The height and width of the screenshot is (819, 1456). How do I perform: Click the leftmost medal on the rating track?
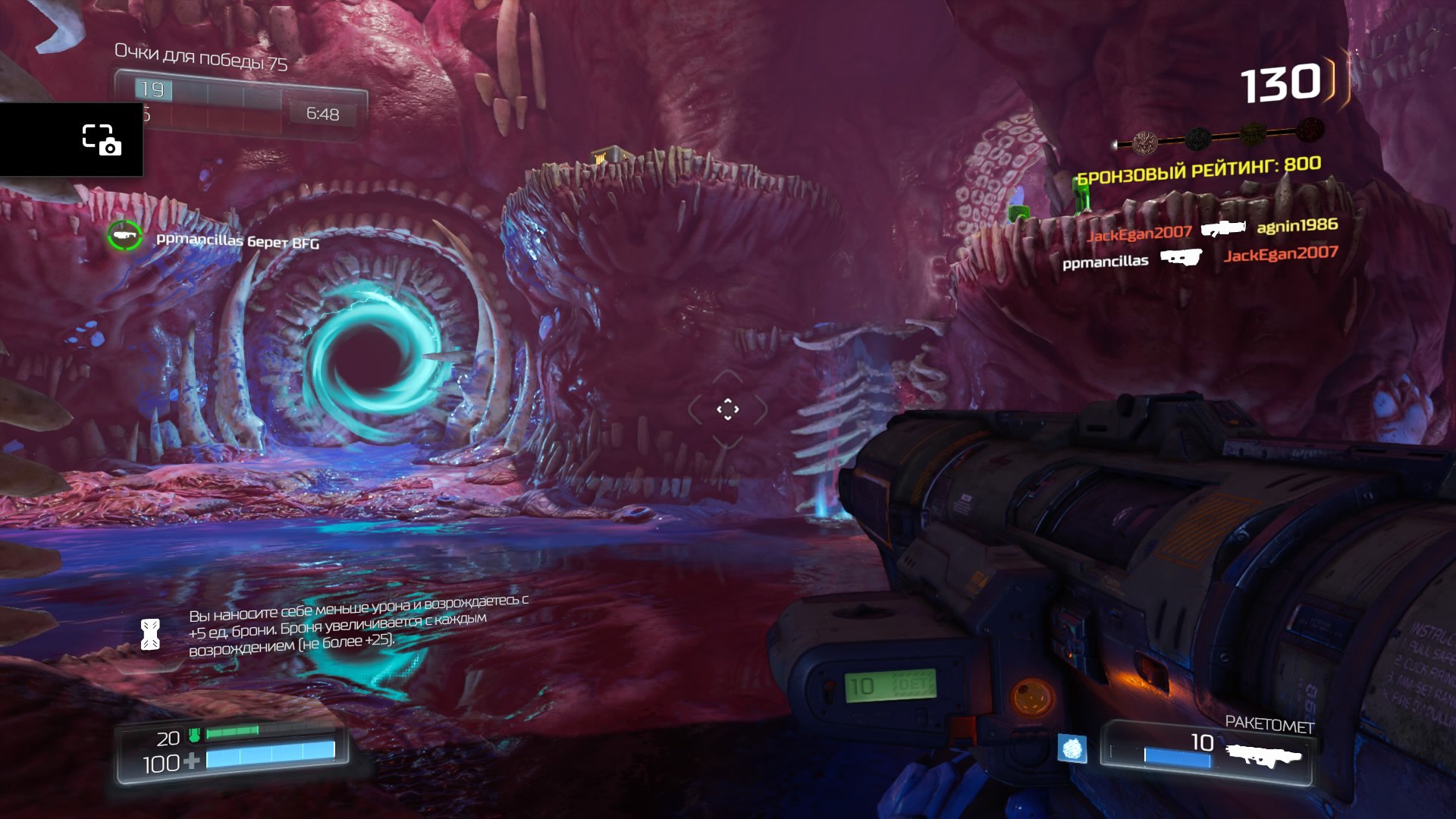(1144, 141)
